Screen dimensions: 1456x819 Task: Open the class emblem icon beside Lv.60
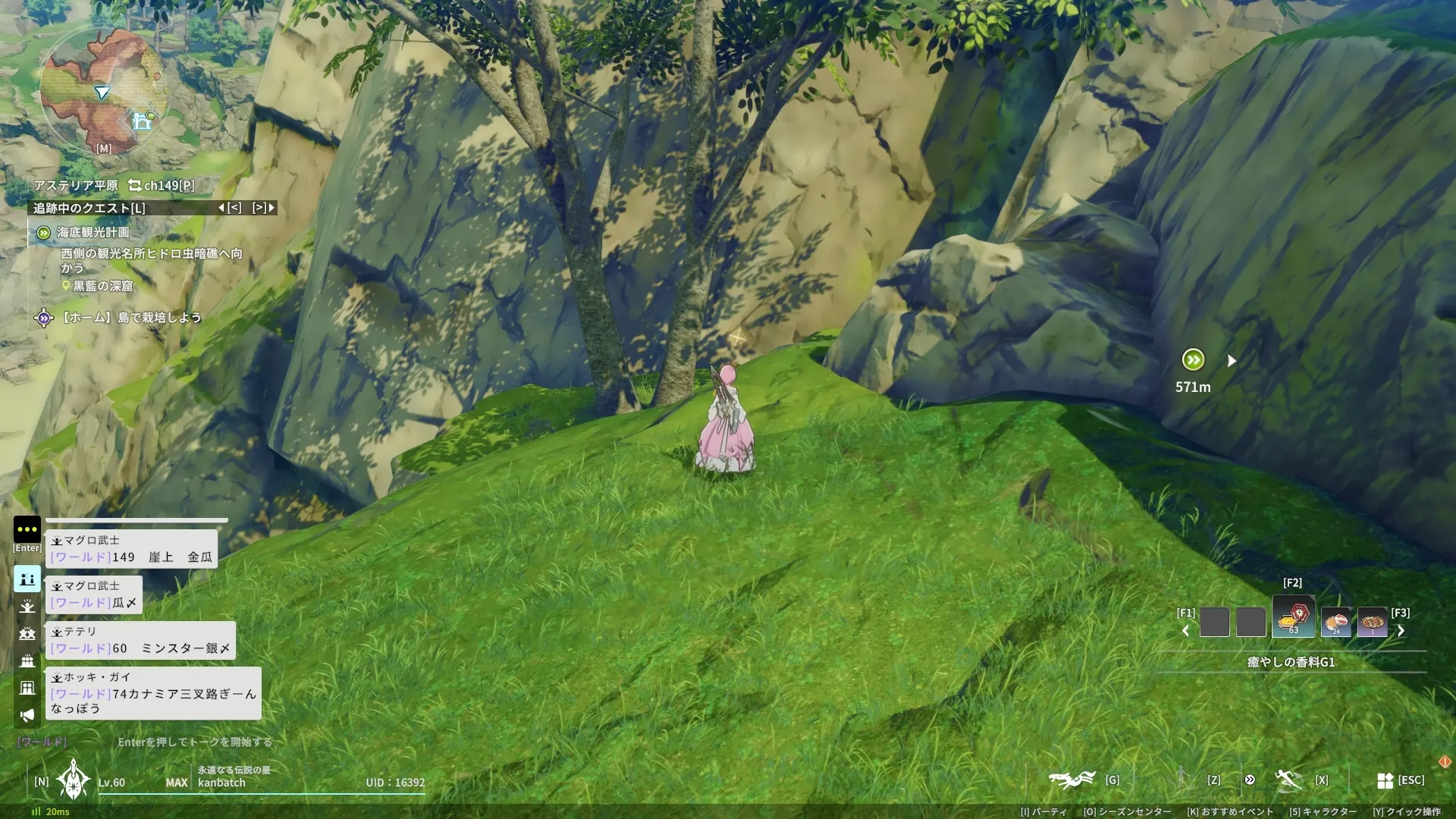pos(74,780)
